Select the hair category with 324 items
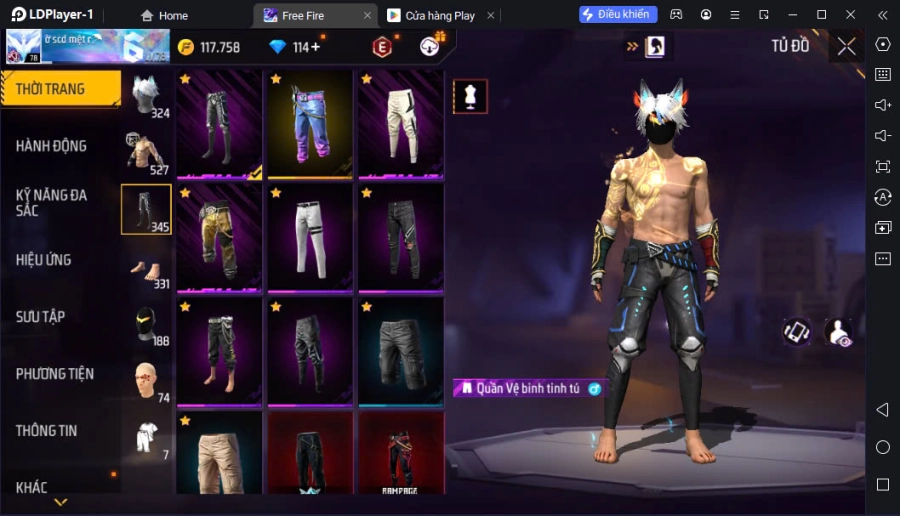Image resolution: width=900 pixels, height=516 pixels. [147, 96]
